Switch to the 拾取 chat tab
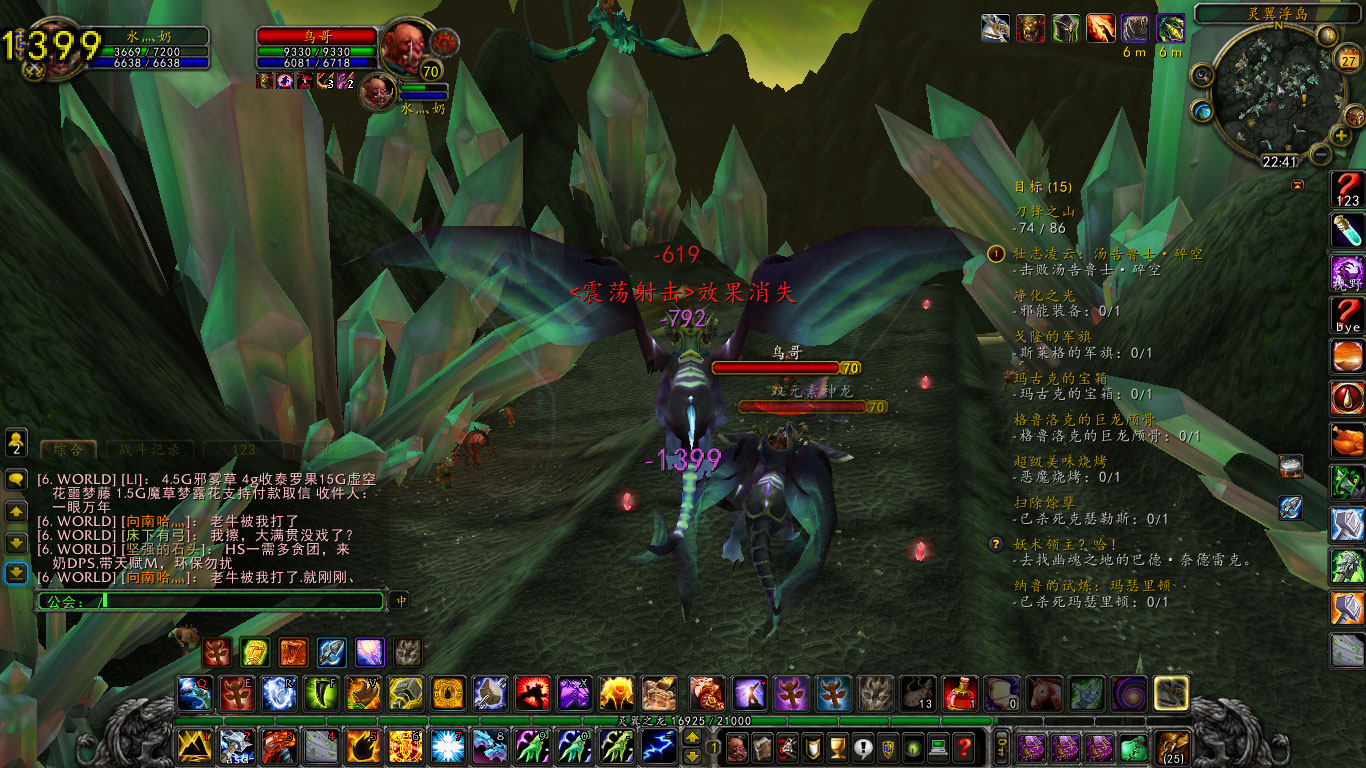 (x=333, y=449)
